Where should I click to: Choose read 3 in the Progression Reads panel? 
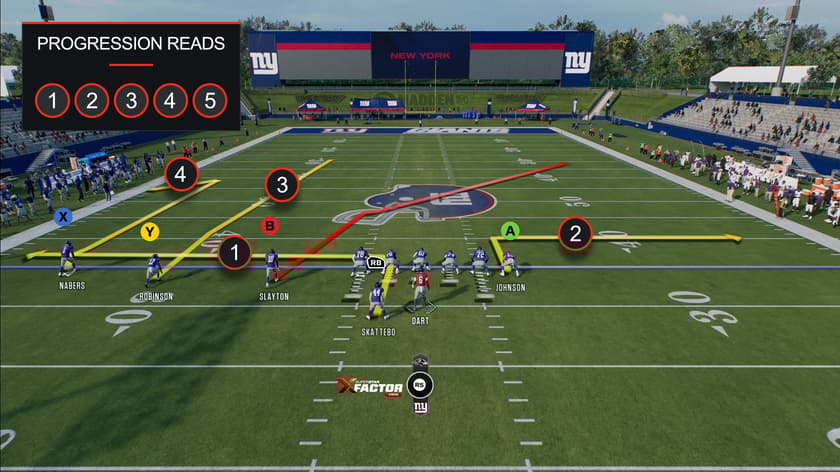[x=131, y=100]
